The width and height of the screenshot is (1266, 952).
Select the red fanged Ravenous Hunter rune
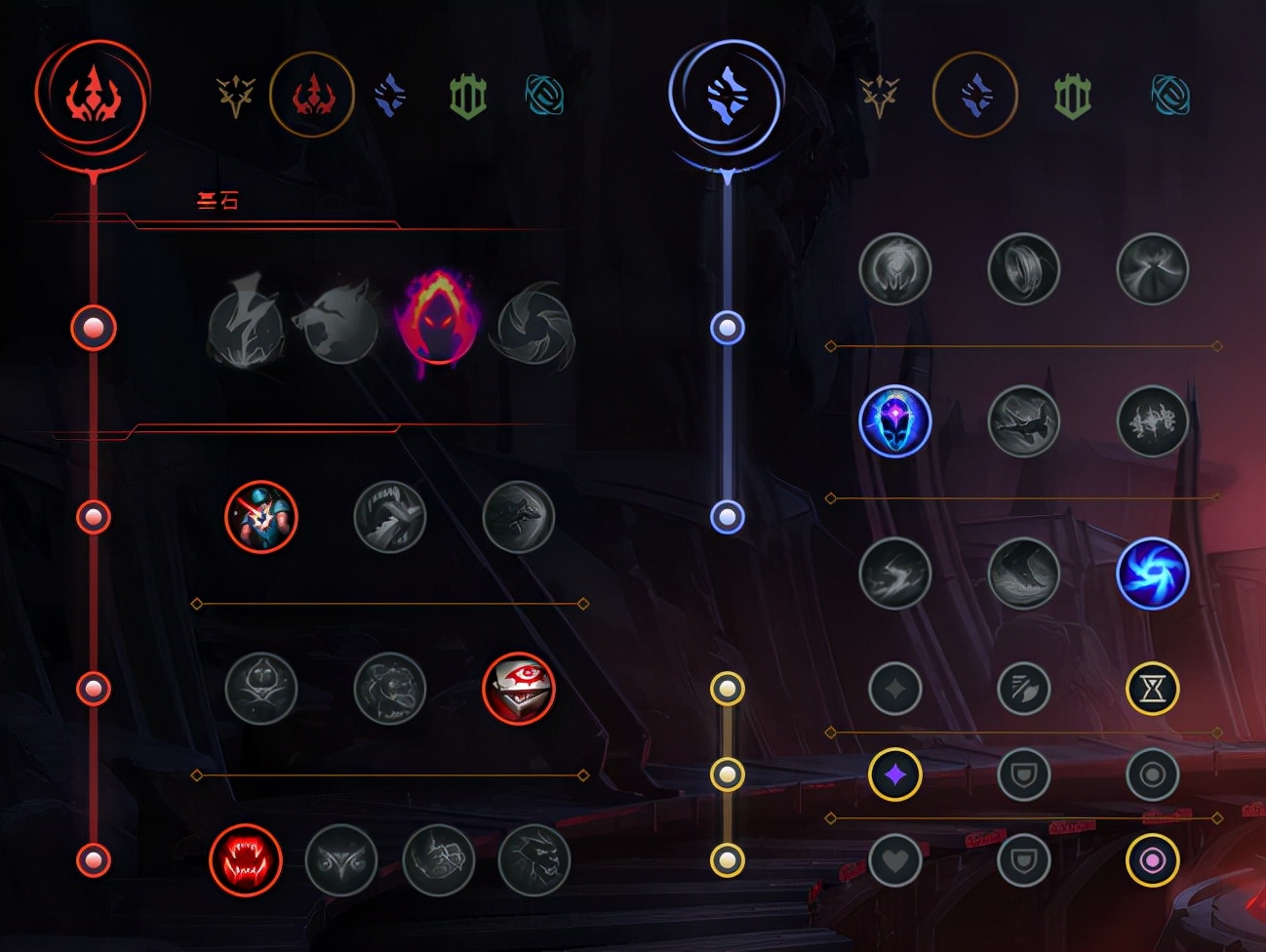(246, 859)
